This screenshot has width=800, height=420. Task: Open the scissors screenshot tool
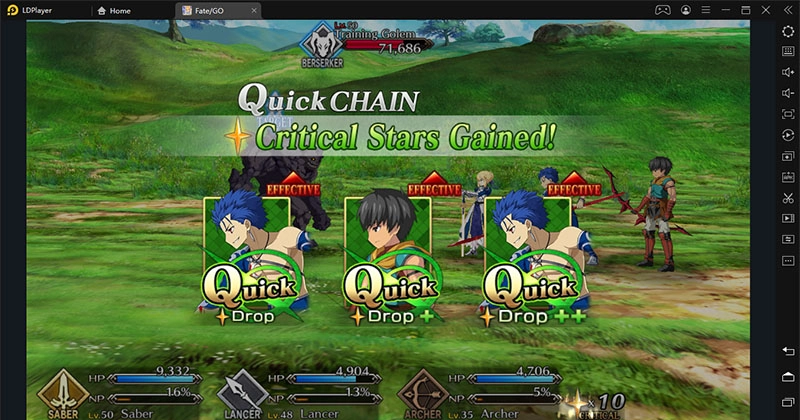(788, 198)
